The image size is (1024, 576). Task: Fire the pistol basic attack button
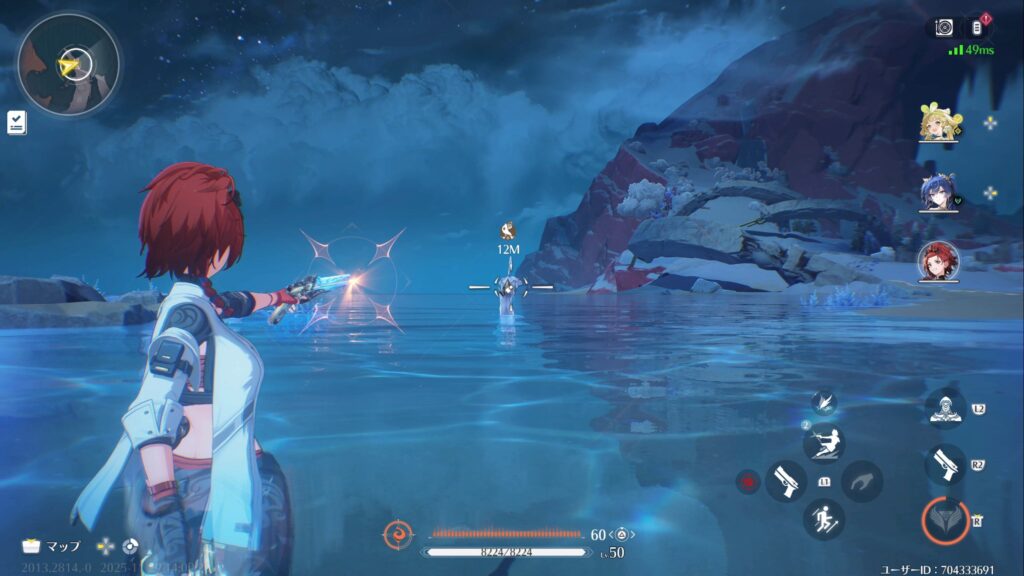pos(786,481)
